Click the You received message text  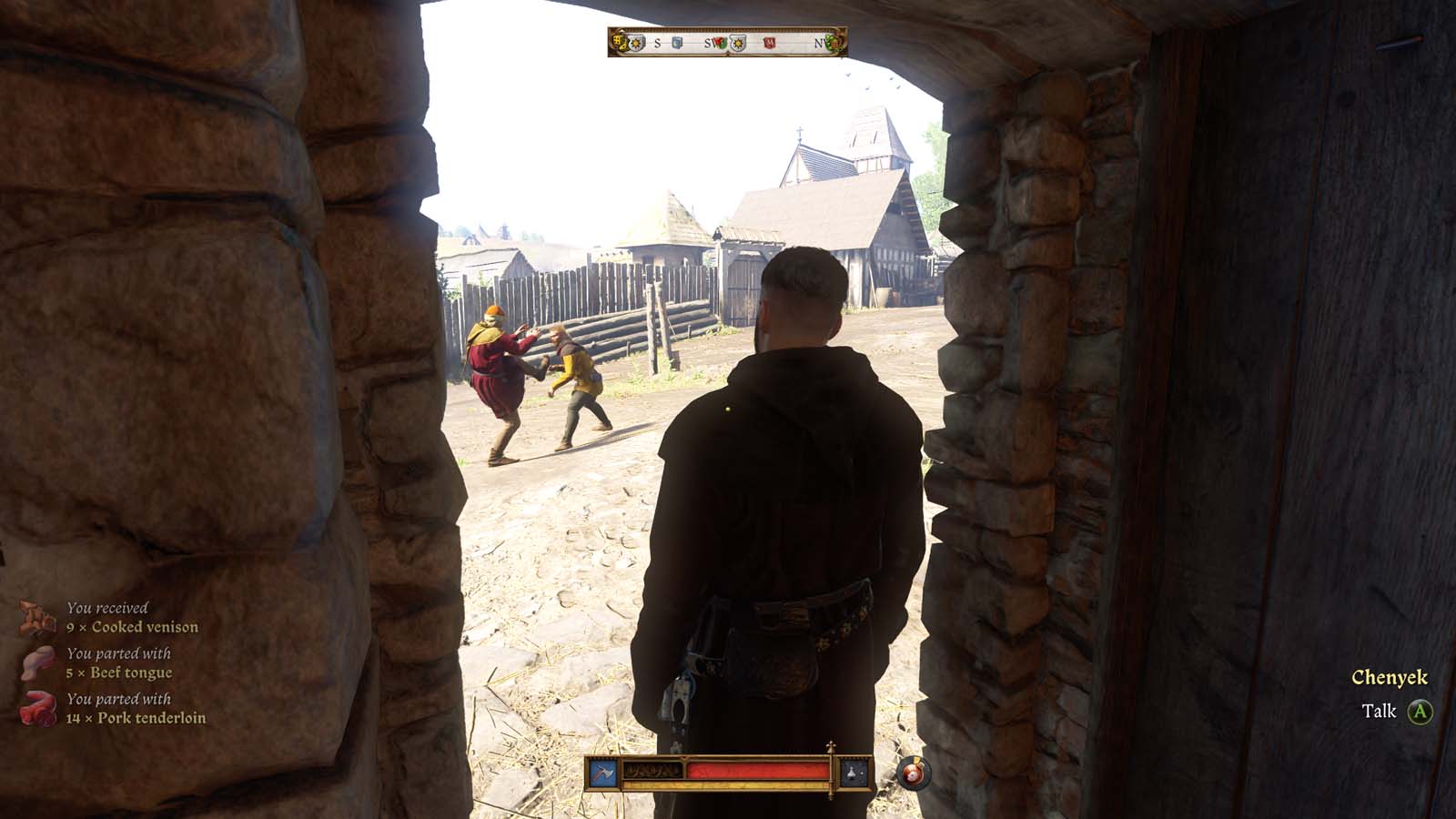106,605
